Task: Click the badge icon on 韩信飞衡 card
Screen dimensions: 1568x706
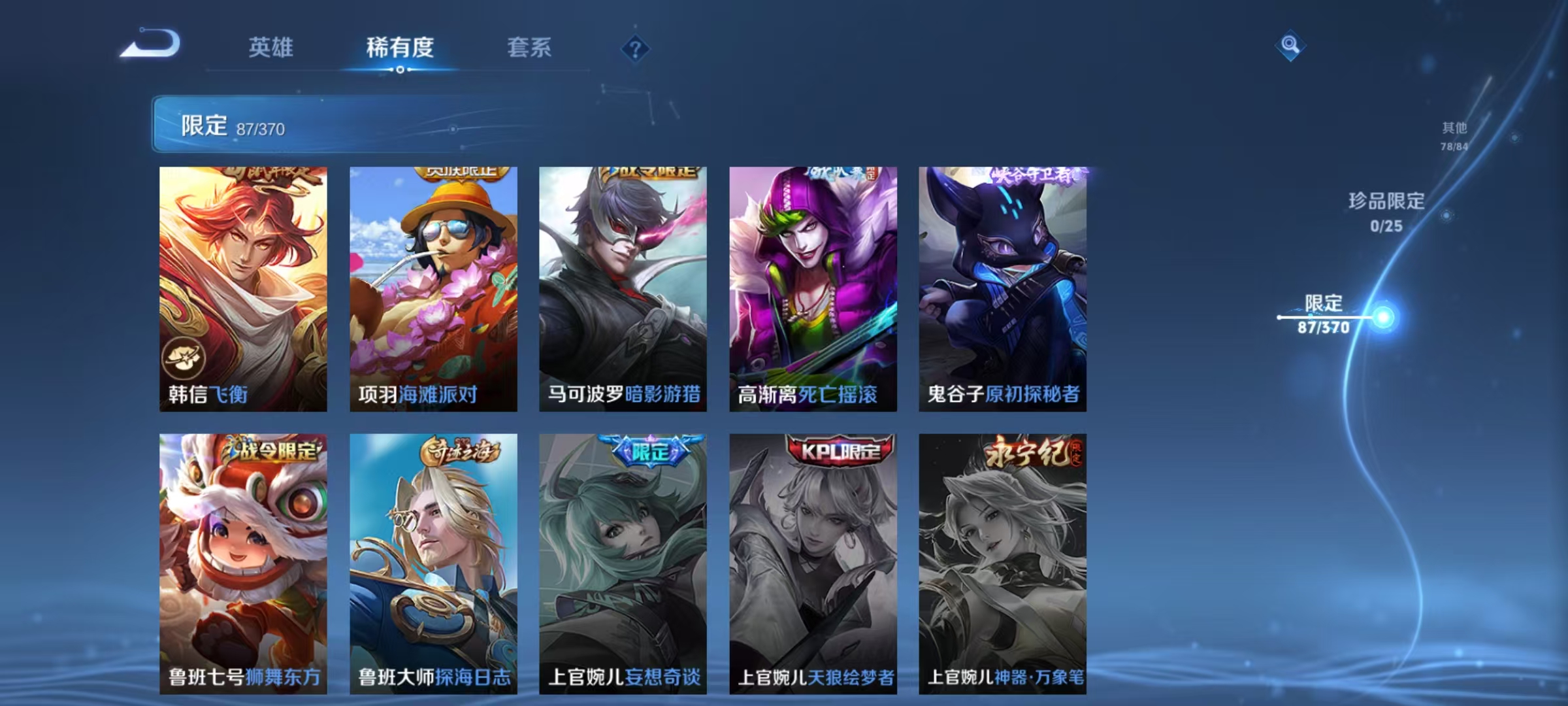Action: pyautogui.click(x=186, y=358)
